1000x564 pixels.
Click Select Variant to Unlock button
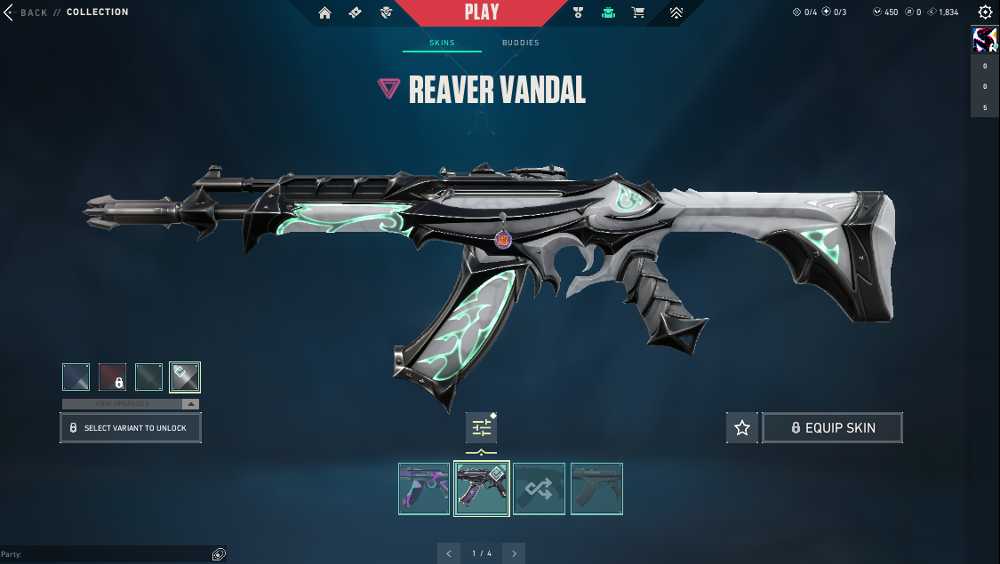point(130,428)
